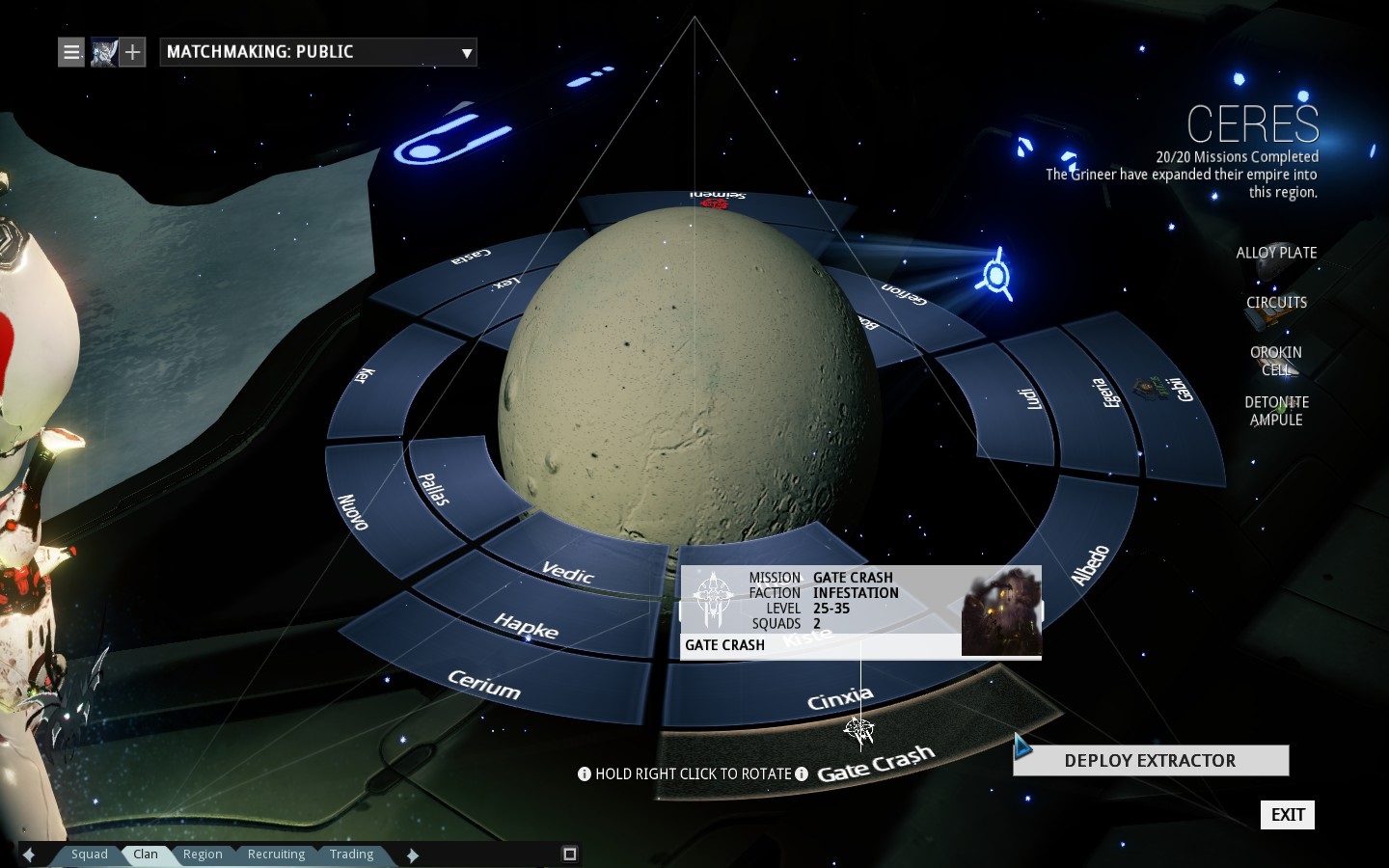Switch to the Clan chat tab
This screenshot has width=1389, height=868.
[x=146, y=854]
